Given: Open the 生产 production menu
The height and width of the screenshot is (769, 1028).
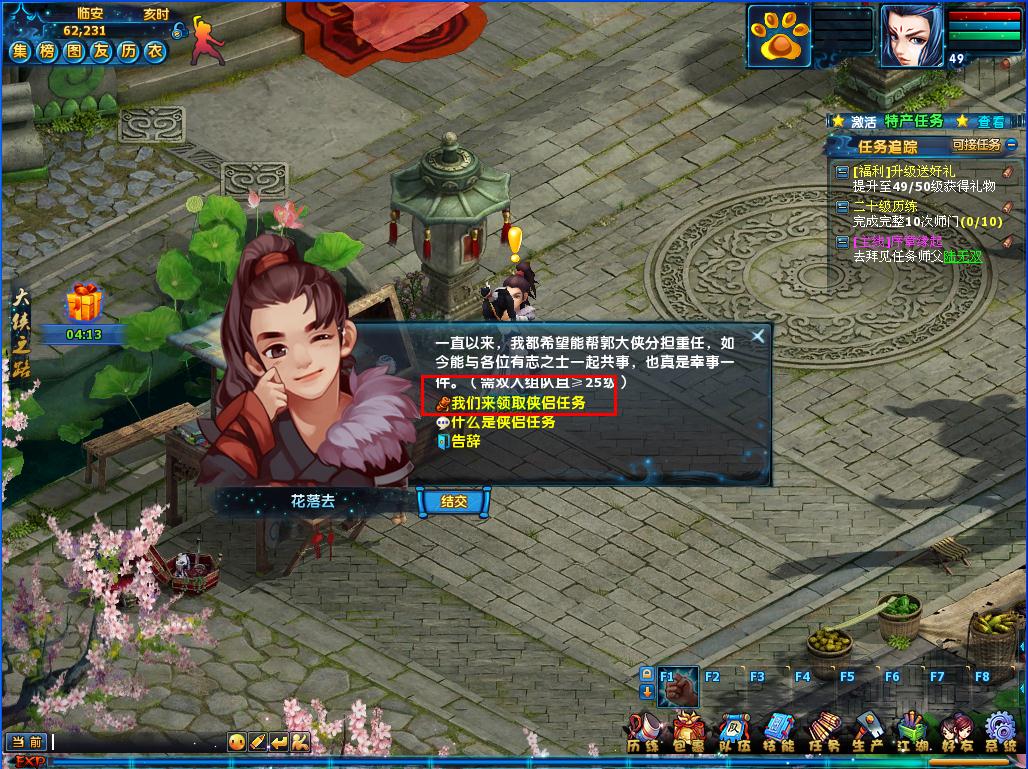Looking at the screenshot, I should [867, 732].
